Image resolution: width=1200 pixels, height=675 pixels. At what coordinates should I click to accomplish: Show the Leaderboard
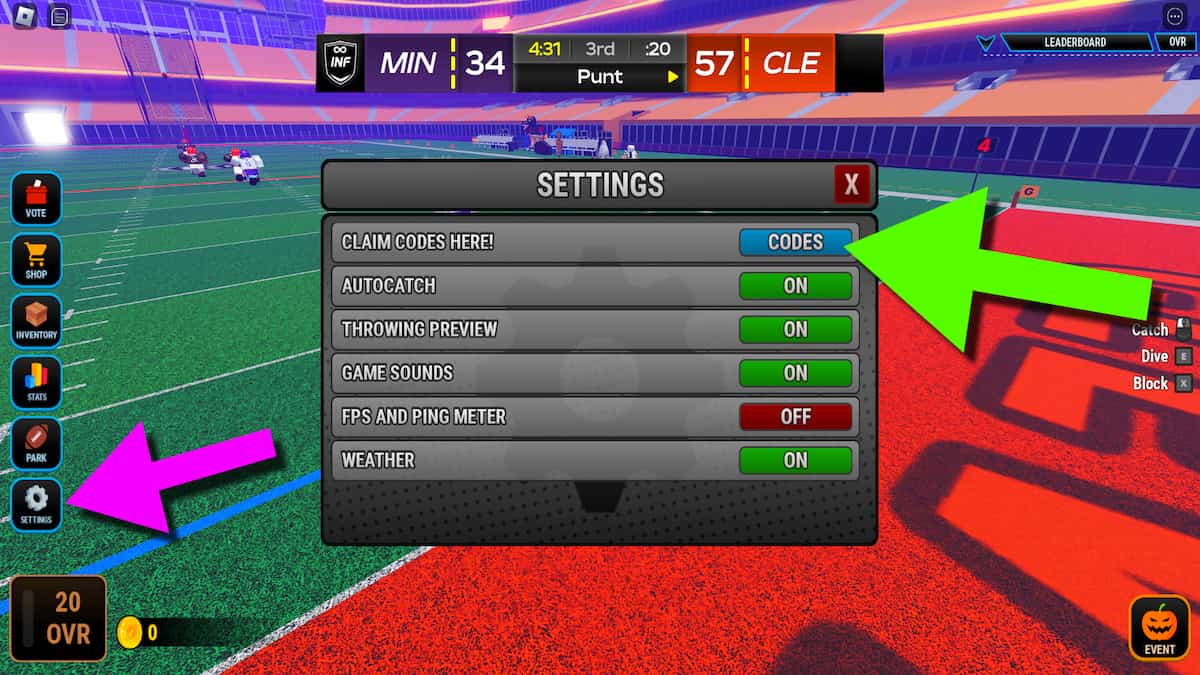[x=1075, y=43]
